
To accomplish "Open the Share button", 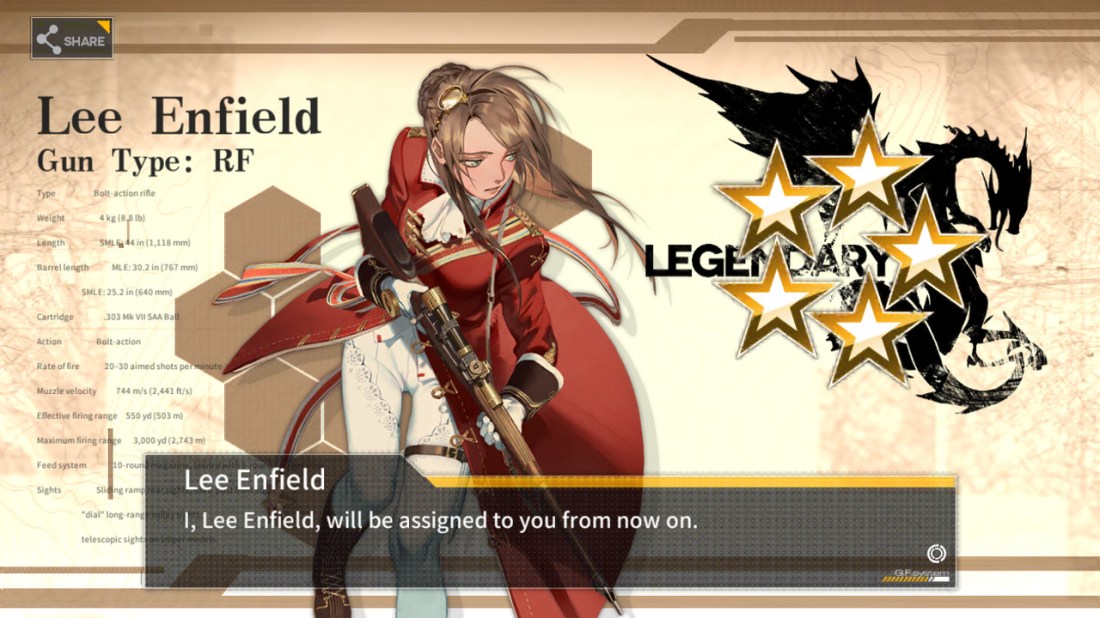I will click(x=72, y=40).
